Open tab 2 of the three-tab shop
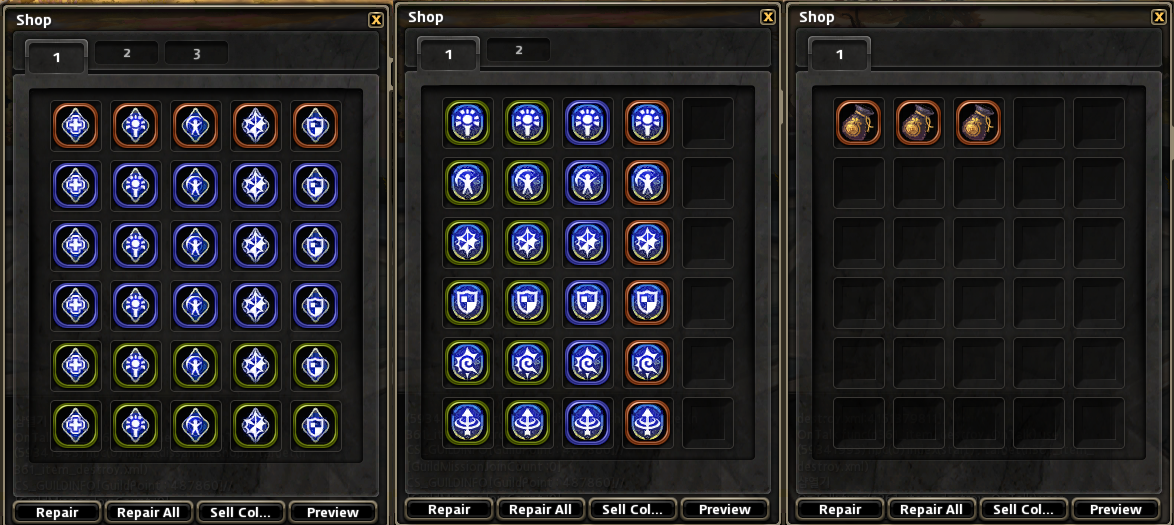Viewport: 1174px width, 525px height. [x=127, y=53]
